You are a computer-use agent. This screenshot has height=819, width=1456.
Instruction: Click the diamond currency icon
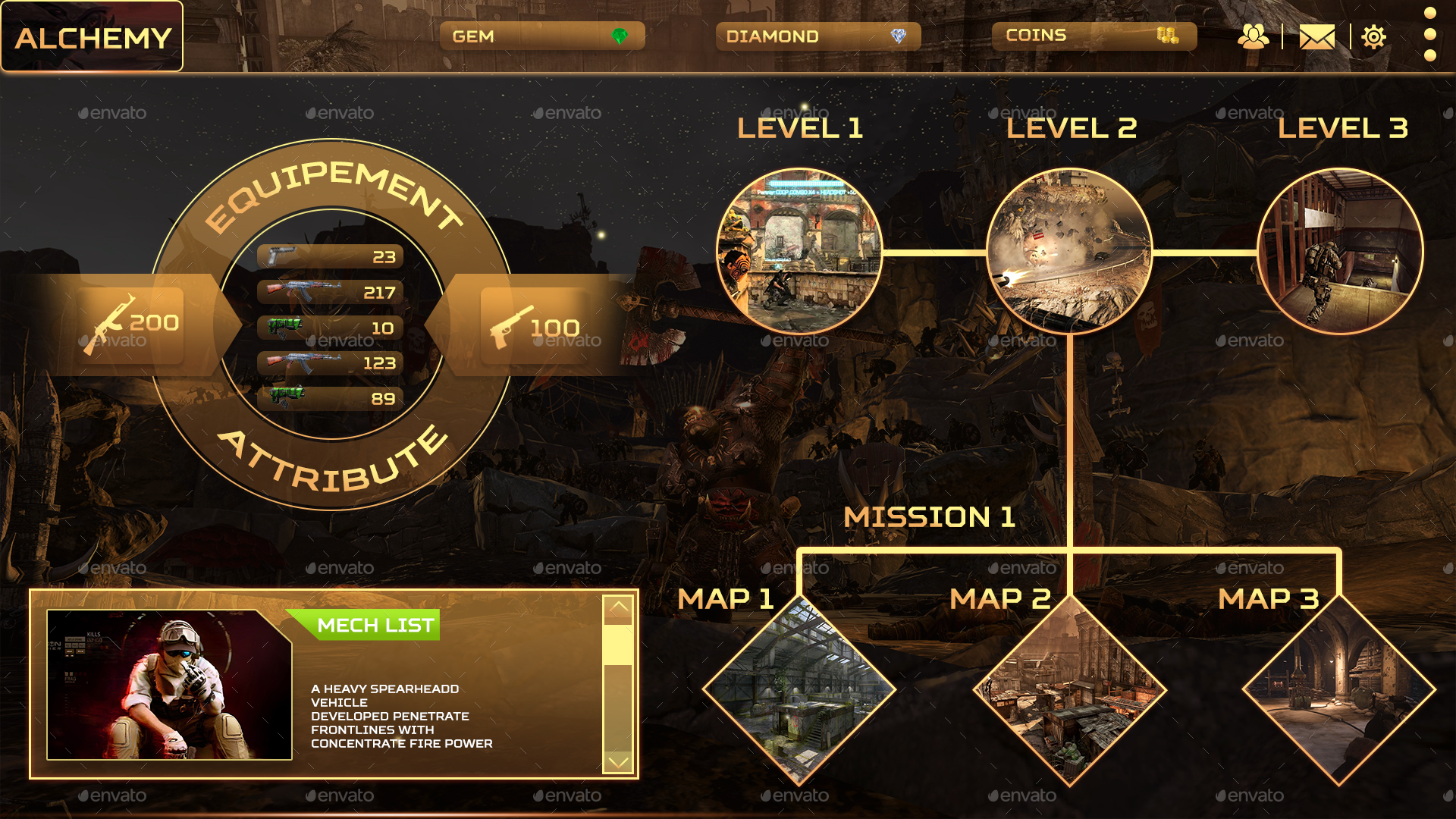coord(897,35)
